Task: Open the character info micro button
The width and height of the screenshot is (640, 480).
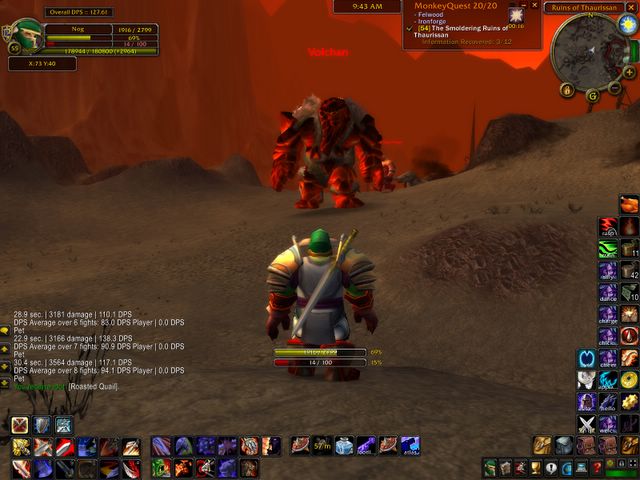Action: 490,467
